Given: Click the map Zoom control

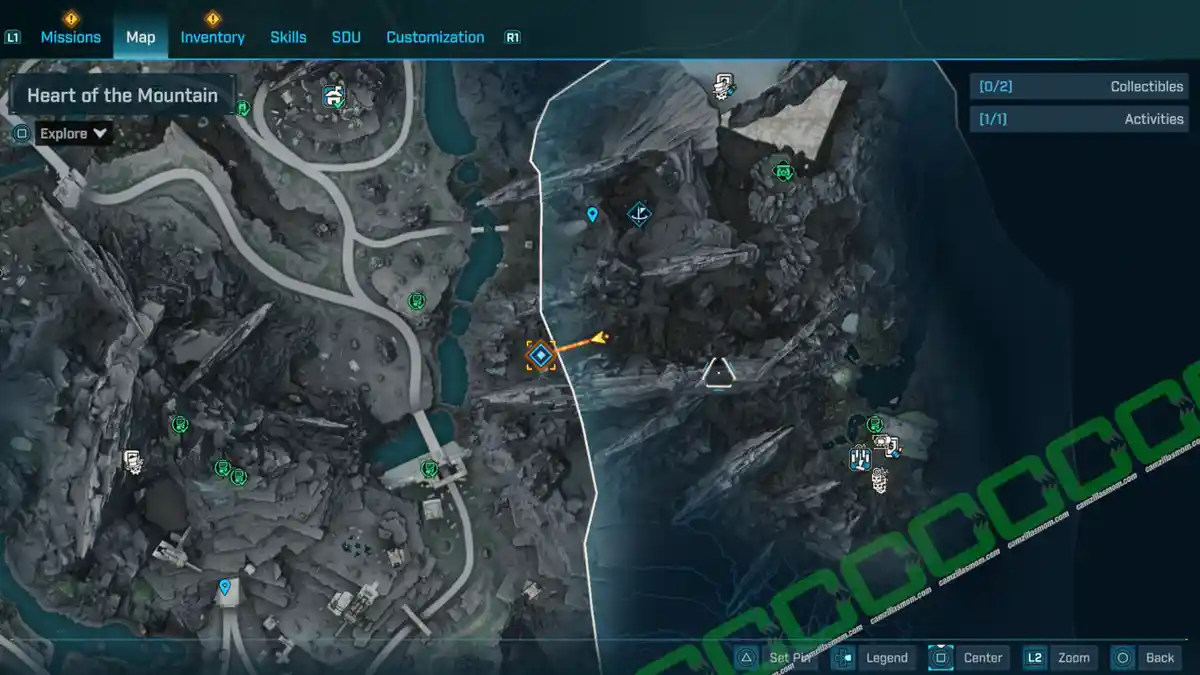Looking at the screenshot, I should click(1059, 657).
